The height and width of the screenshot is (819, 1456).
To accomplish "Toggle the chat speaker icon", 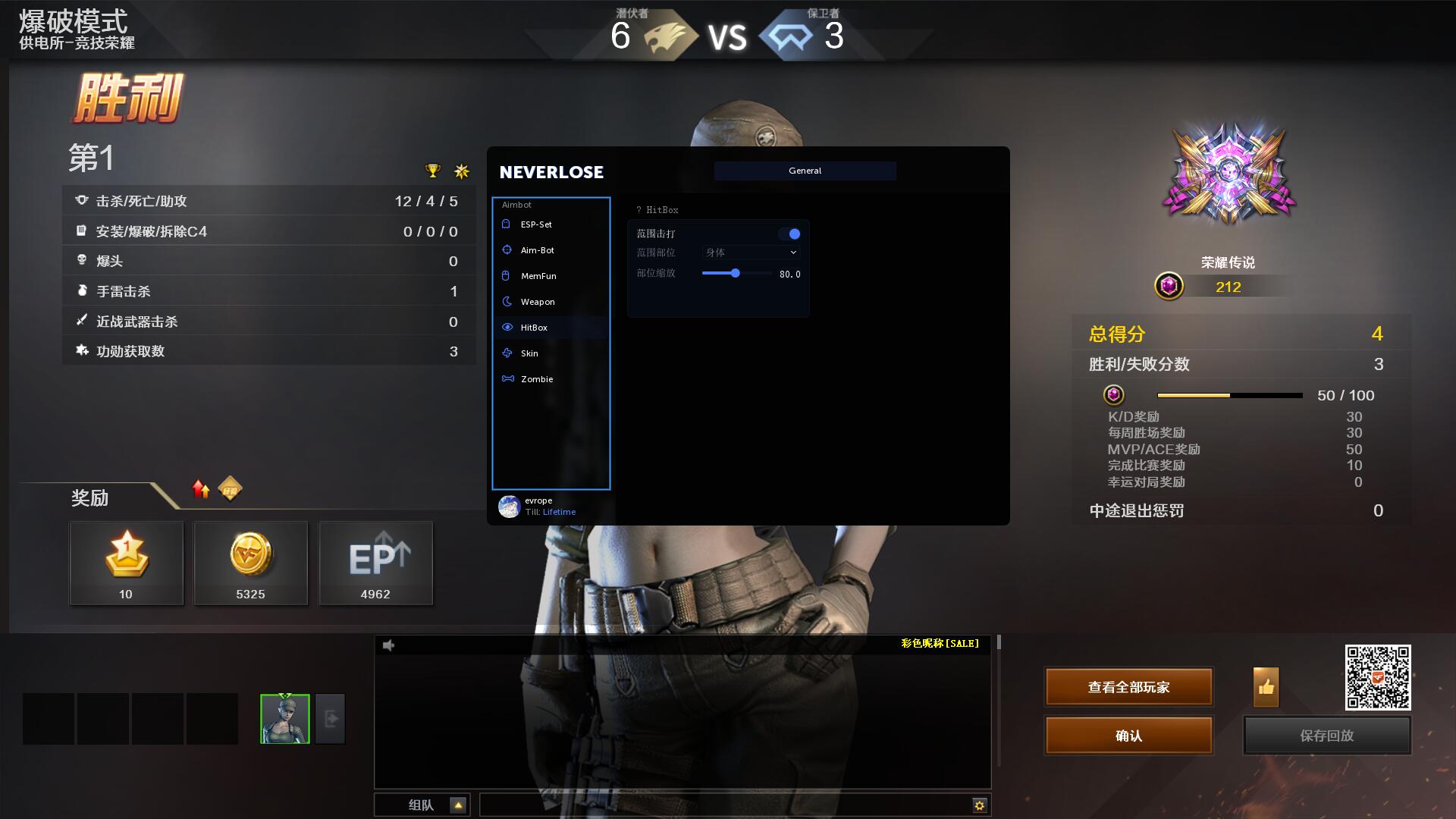I will coord(389,645).
